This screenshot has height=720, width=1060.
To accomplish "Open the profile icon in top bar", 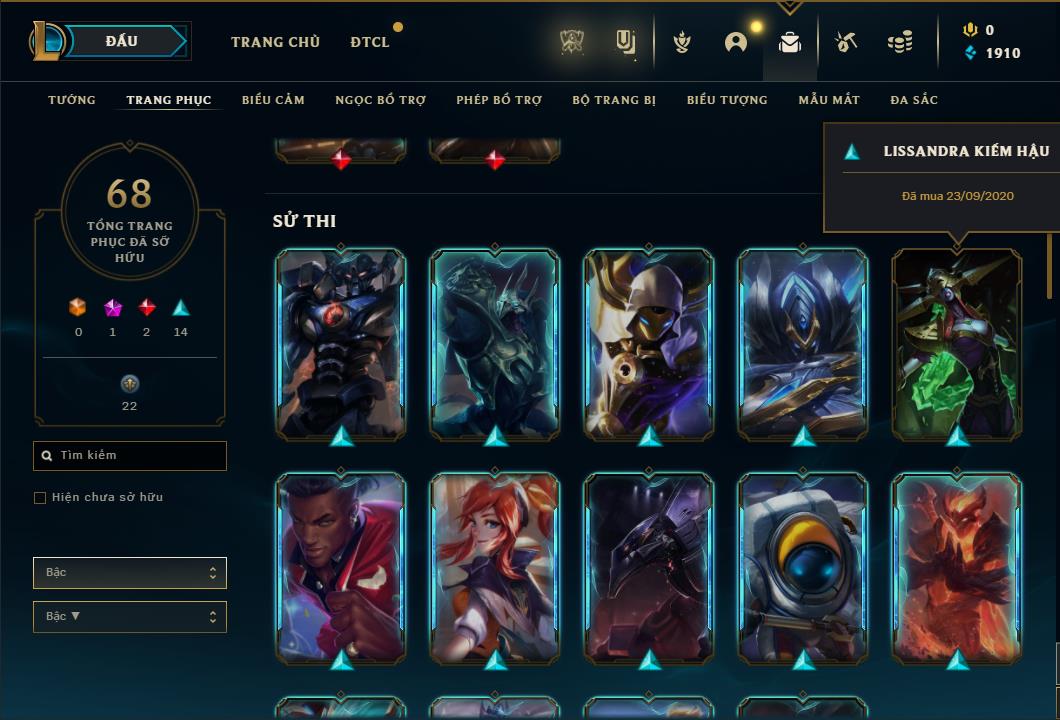I will click(736, 42).
